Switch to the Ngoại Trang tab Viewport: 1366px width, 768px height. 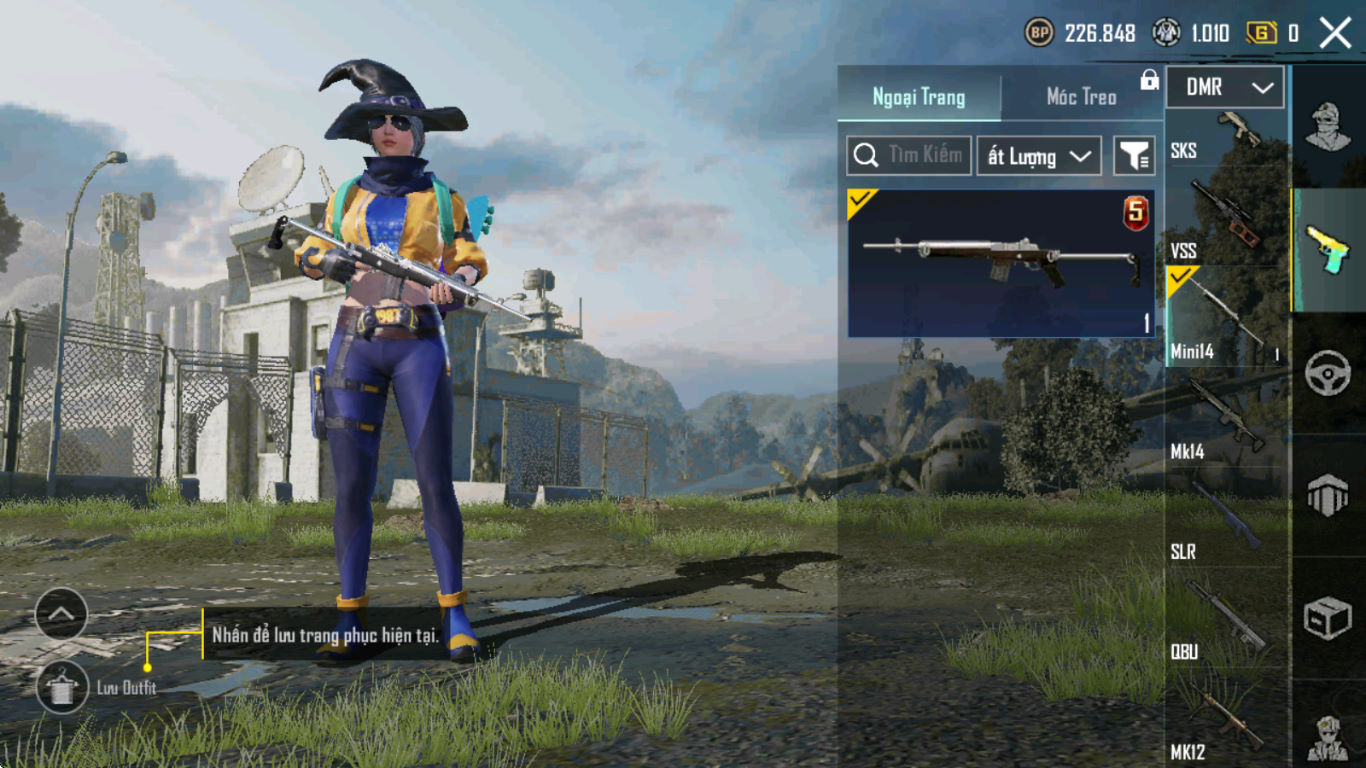tap(919, 97)
